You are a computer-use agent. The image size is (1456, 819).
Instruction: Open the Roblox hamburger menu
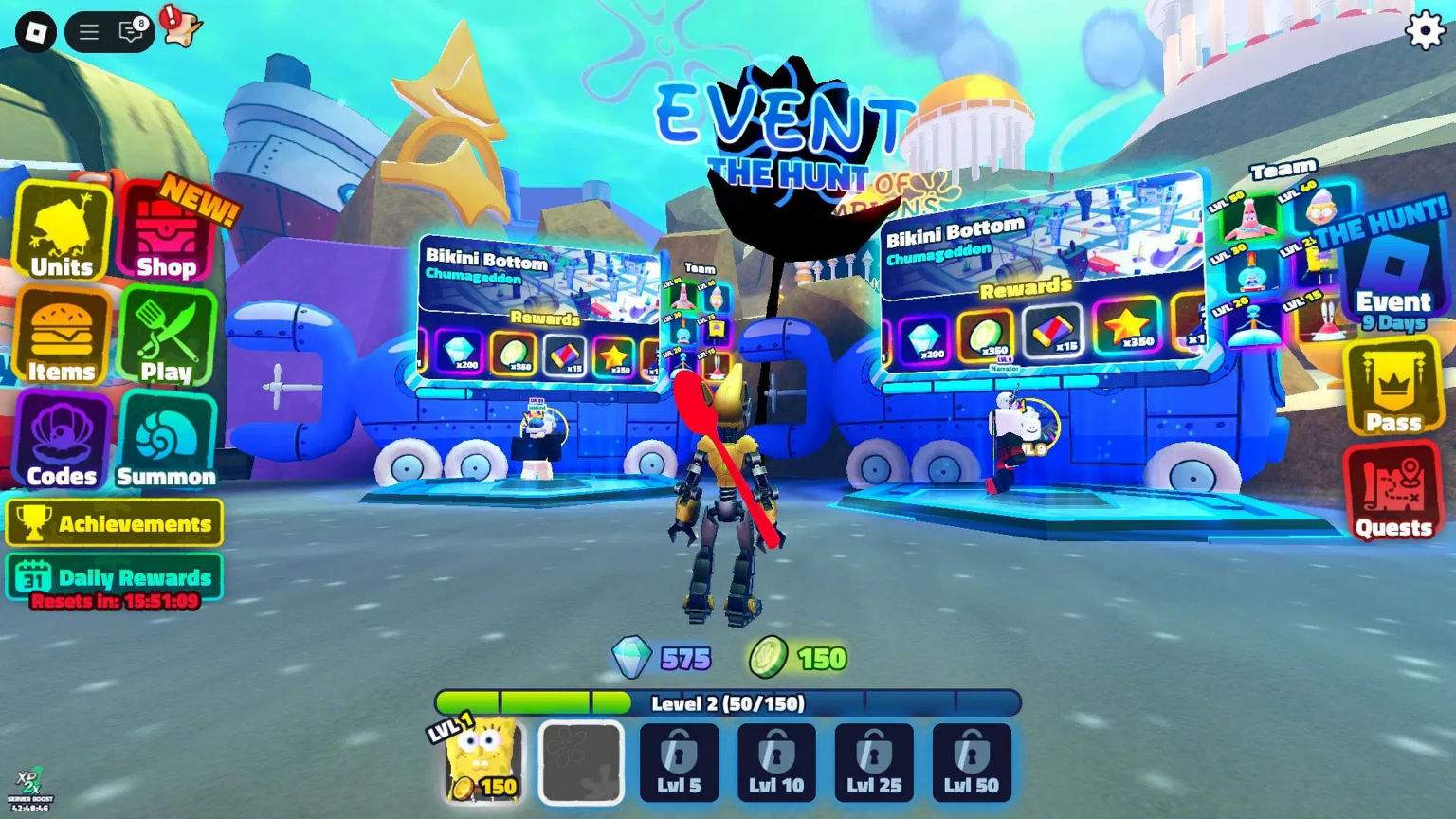(89, 32)
